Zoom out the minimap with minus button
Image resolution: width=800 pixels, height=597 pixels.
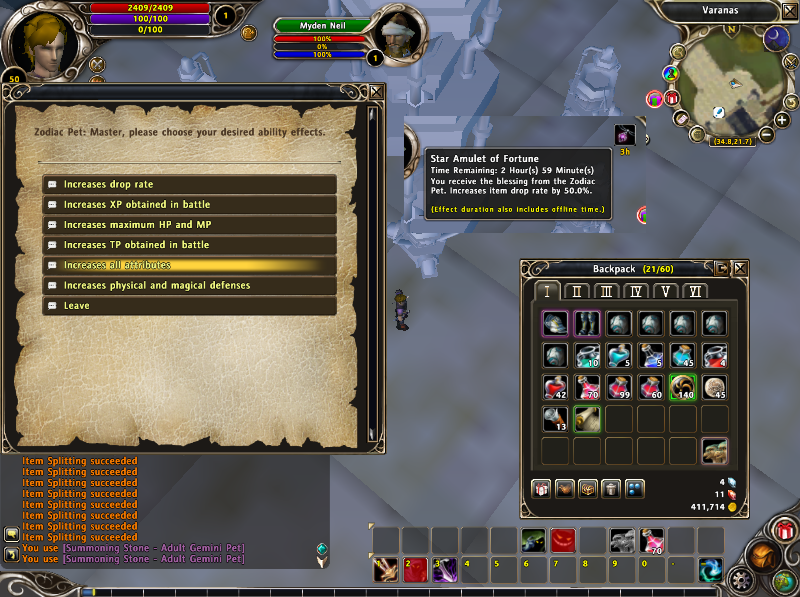coord(767,134)
